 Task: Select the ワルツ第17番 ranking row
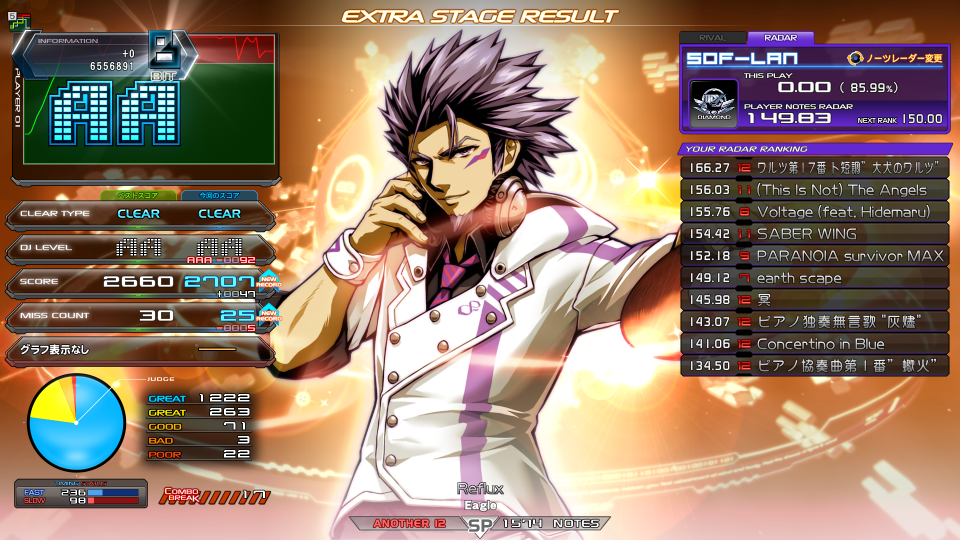pos(814,168)
